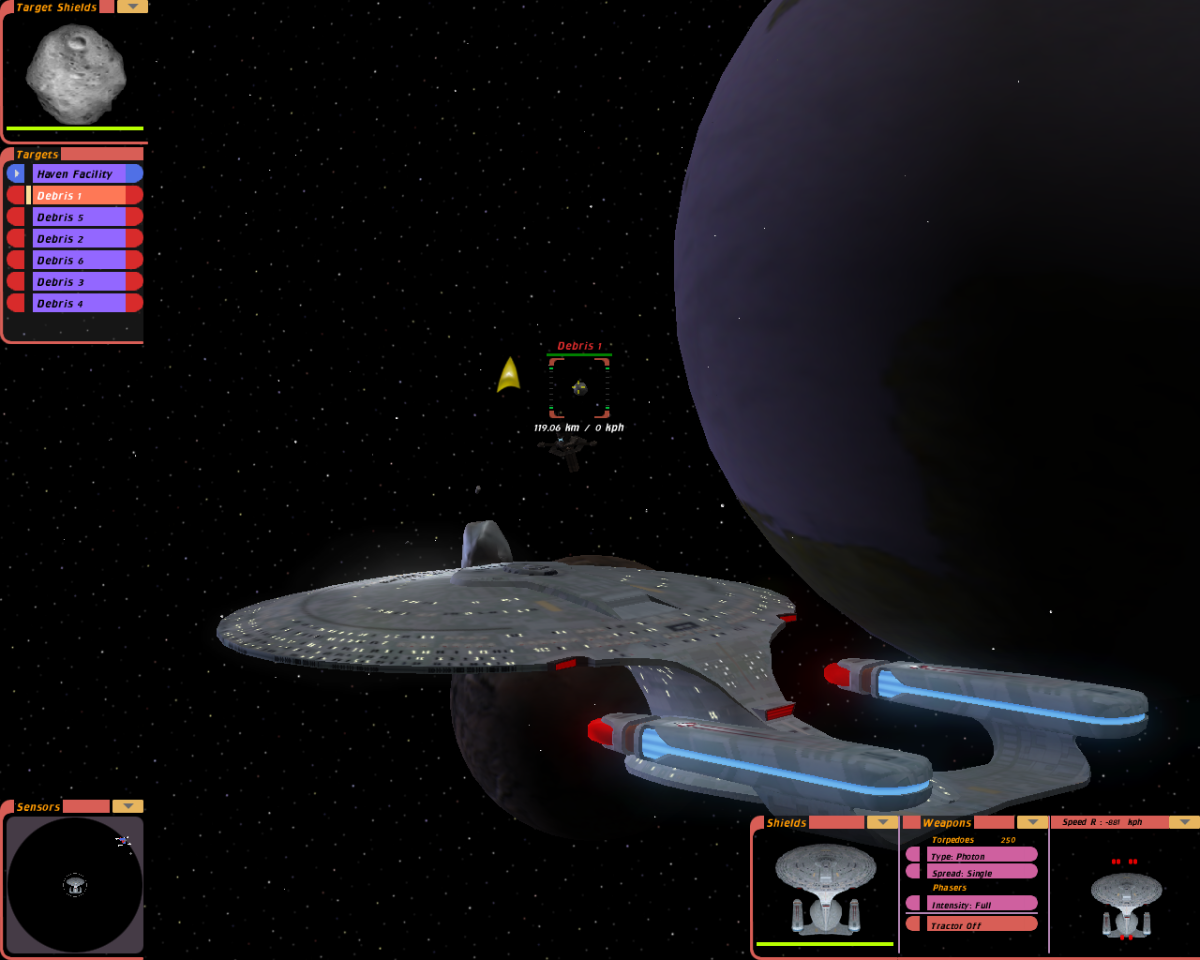This screenshot has height=960, width=1200.
Task: Target Debris 6 from the list
Action: point(80,260)
